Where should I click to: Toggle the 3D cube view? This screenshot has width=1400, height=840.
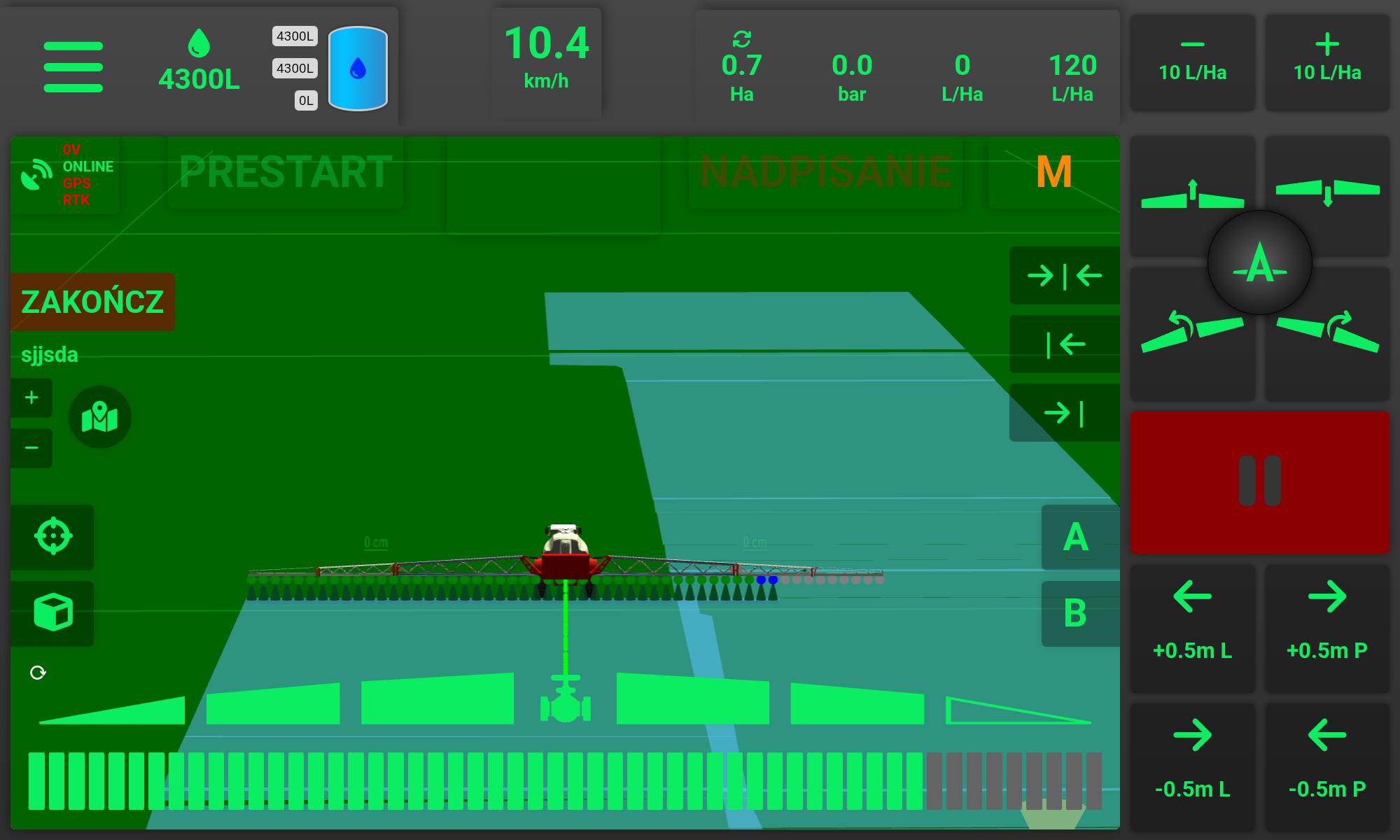tap(52, 612)
